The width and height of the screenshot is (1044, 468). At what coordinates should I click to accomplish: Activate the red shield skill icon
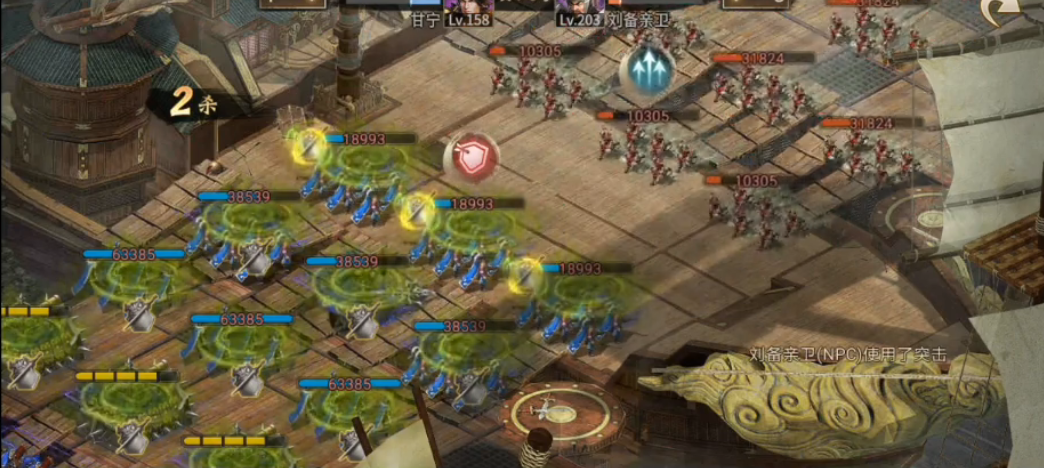[x=470, y=157]
